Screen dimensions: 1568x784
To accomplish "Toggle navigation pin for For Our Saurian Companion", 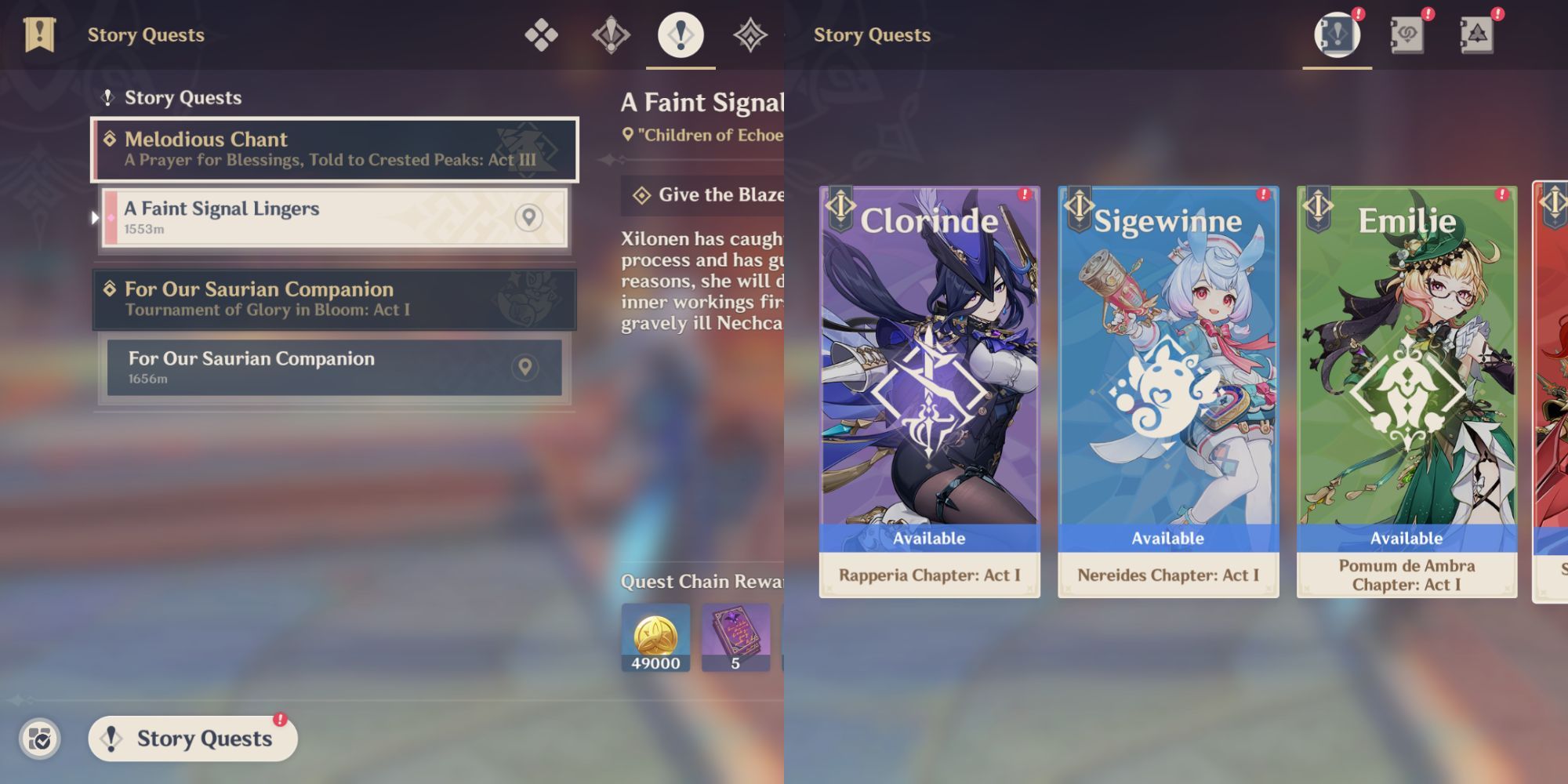I will pos(526,366).
